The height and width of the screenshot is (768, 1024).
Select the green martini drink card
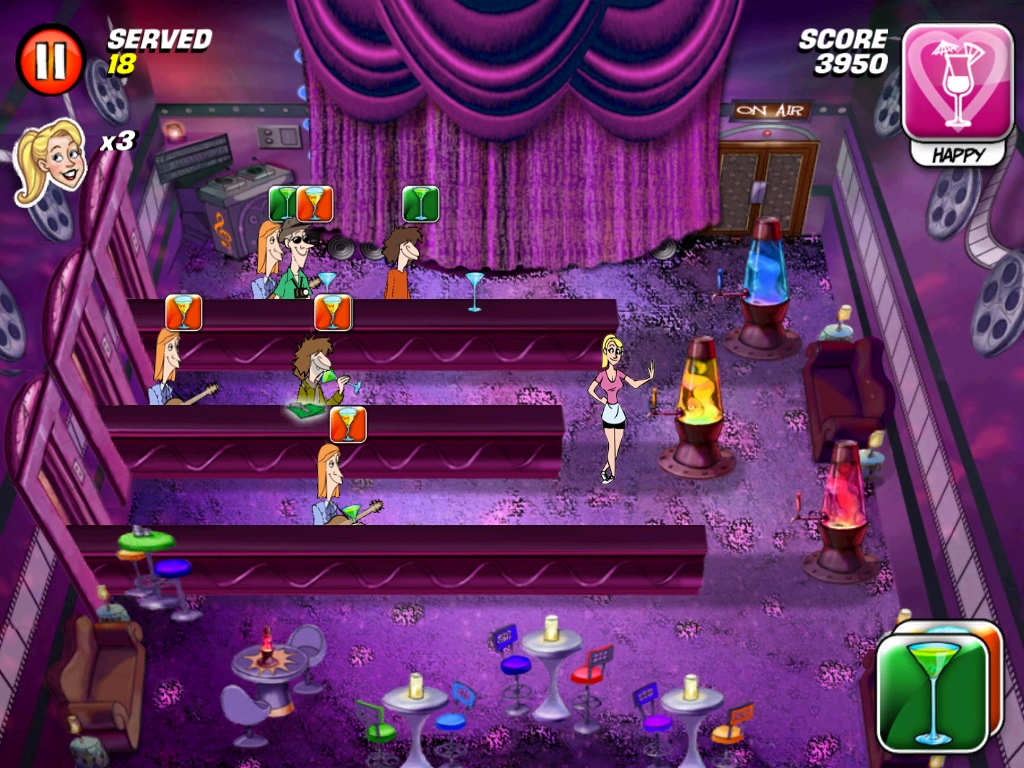932,692
